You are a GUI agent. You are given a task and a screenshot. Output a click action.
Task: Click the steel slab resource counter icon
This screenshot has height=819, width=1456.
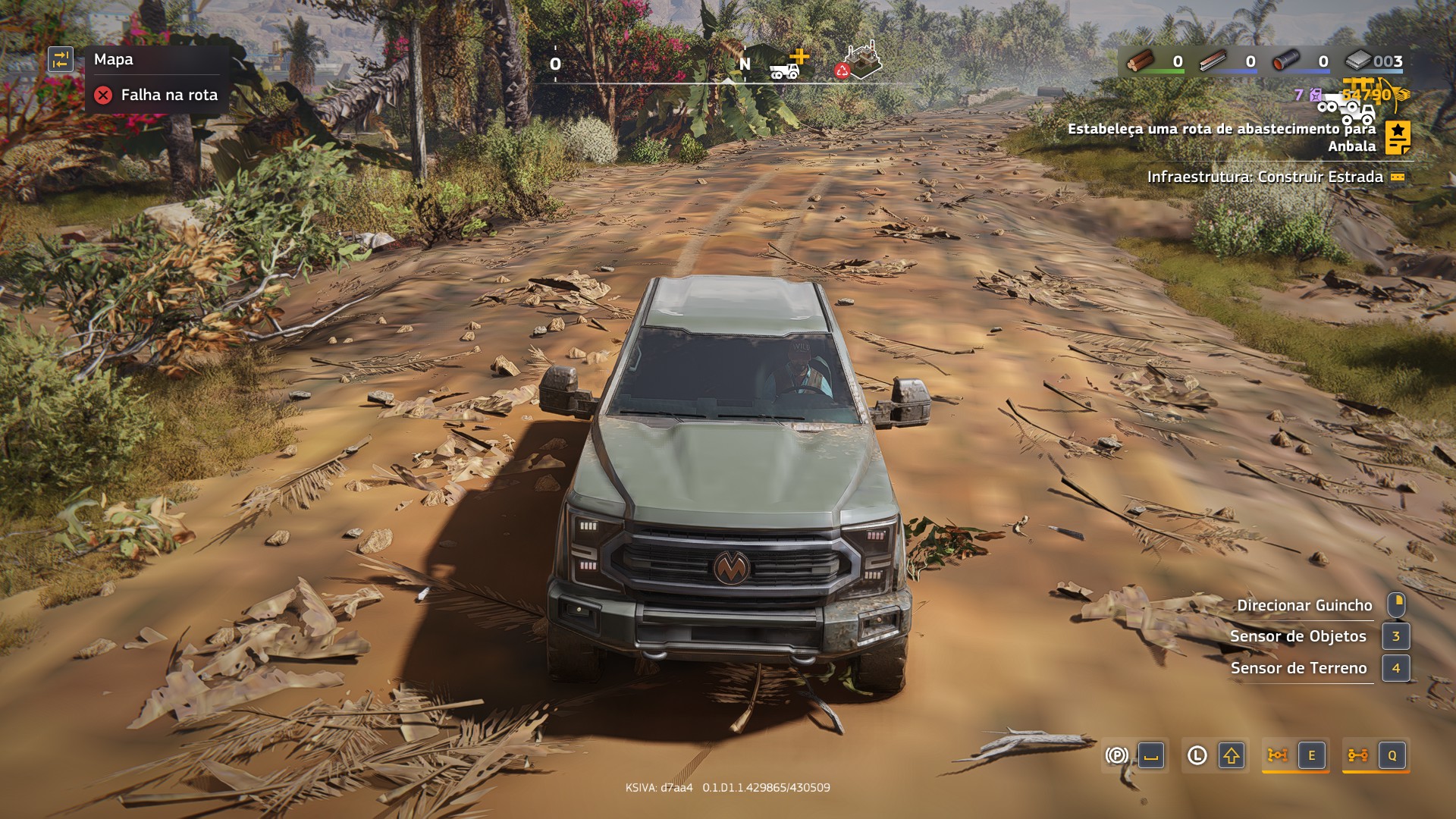point(1357,61)
